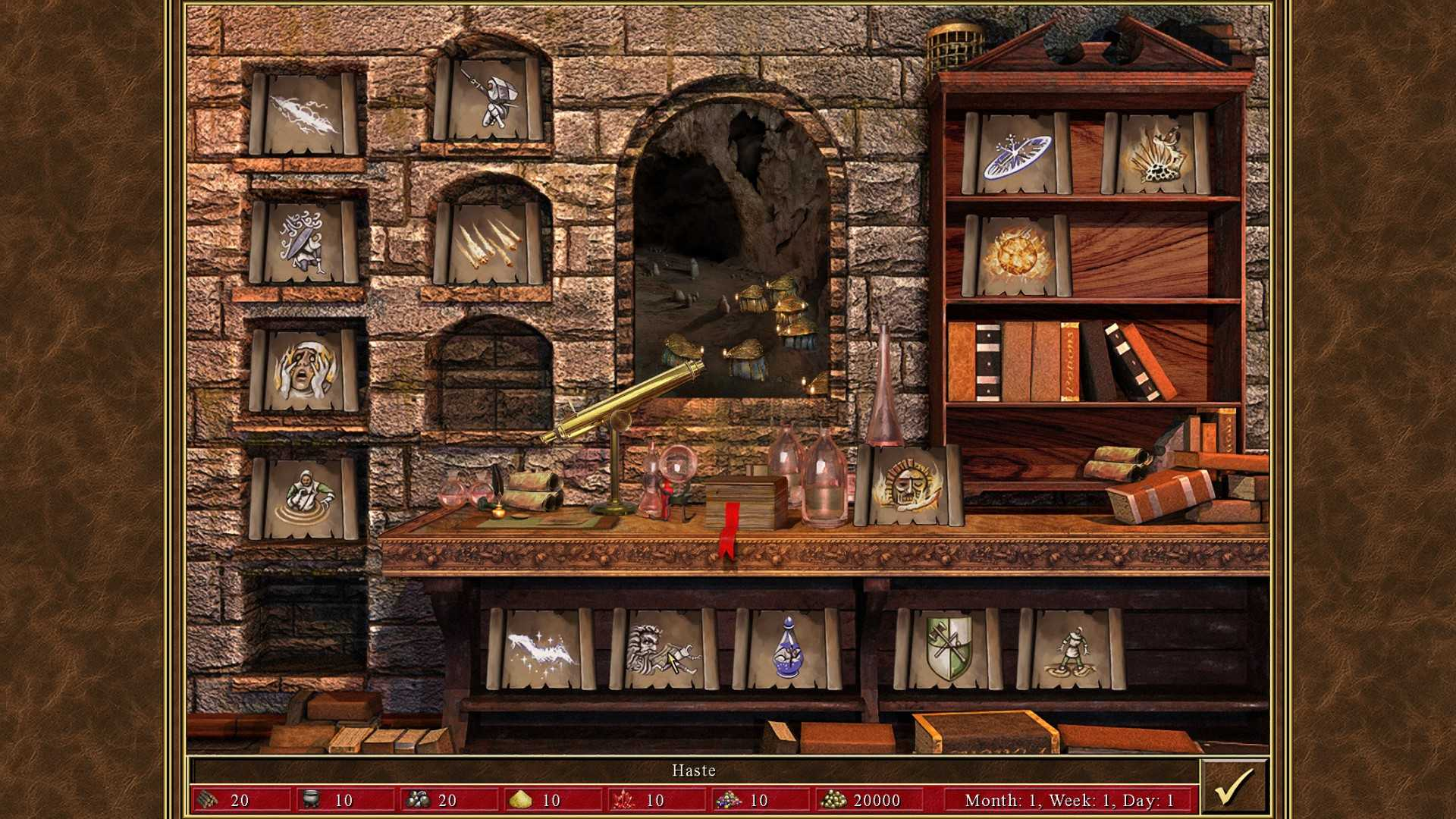
Task: Select the four fiery streaks spell scroll
Action: click(489, 243)
